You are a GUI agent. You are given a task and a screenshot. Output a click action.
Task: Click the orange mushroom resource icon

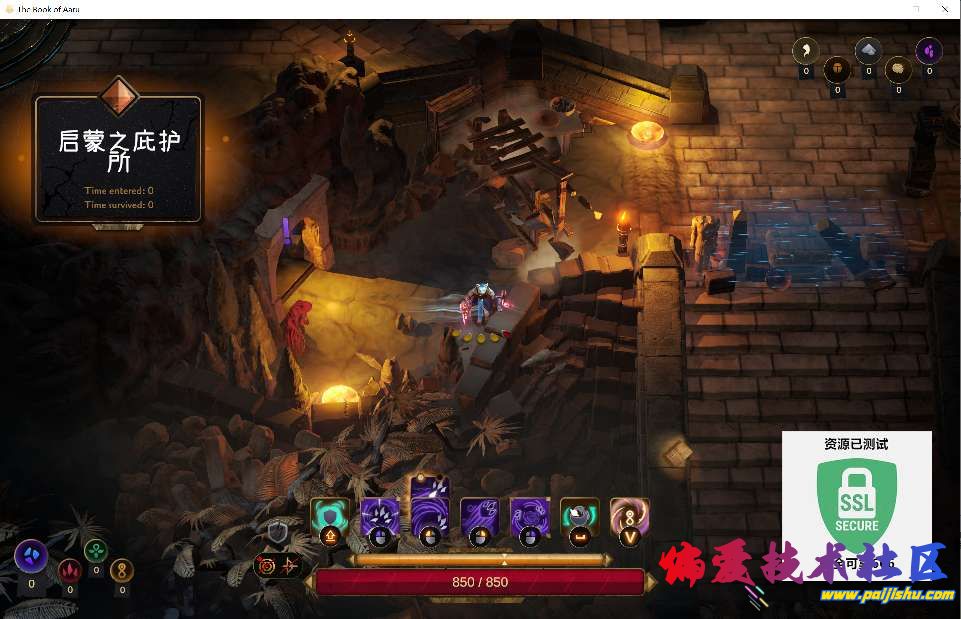[837, 69]
